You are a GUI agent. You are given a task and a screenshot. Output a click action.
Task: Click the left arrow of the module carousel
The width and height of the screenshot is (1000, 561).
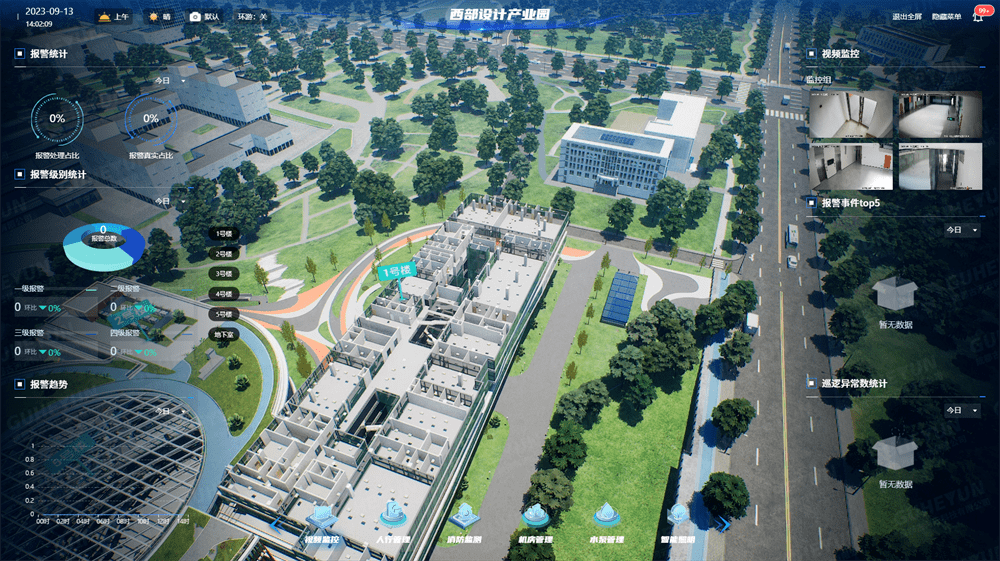[275, 522]
